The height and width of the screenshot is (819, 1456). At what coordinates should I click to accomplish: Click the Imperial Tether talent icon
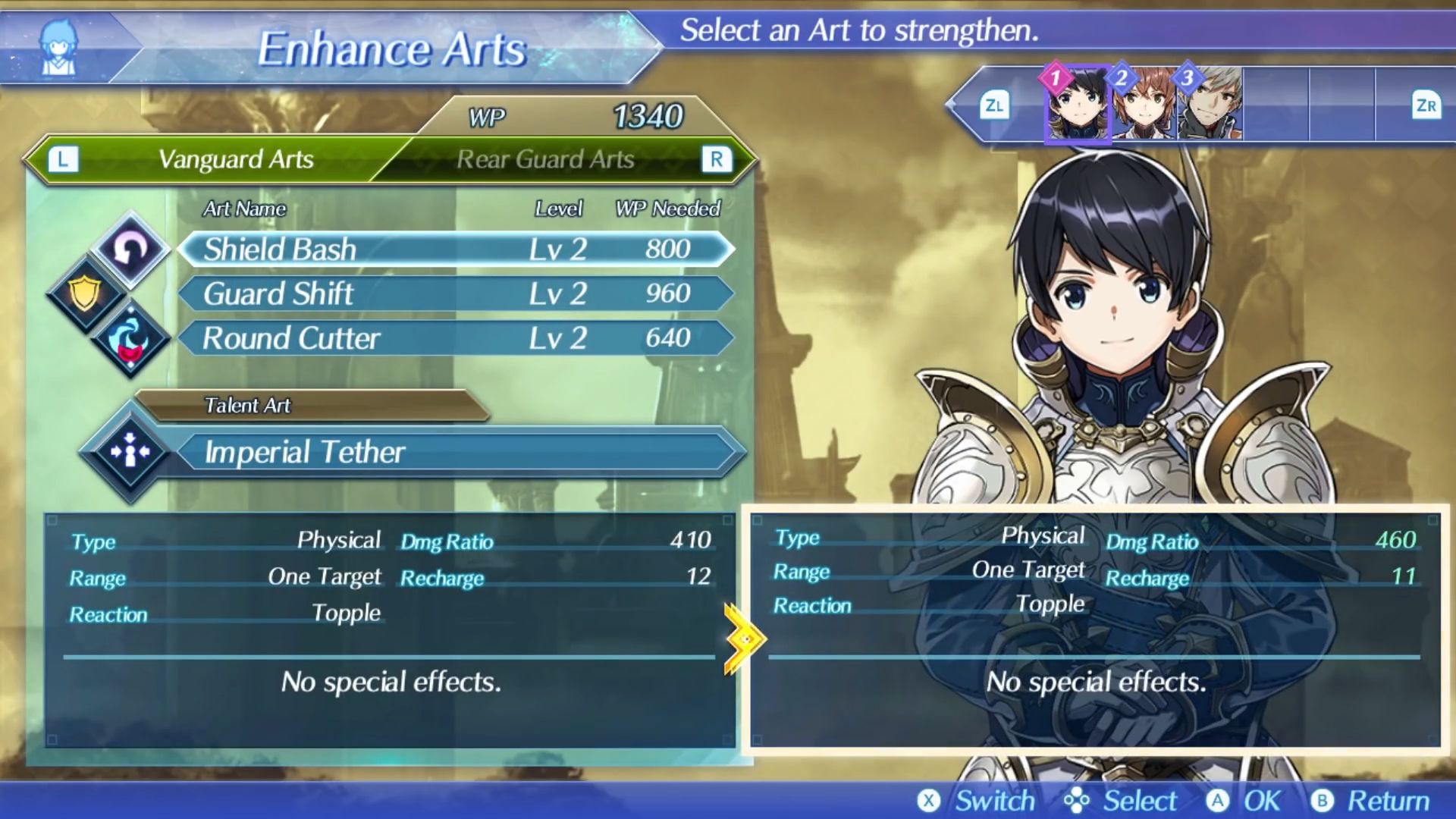[130, 452]
